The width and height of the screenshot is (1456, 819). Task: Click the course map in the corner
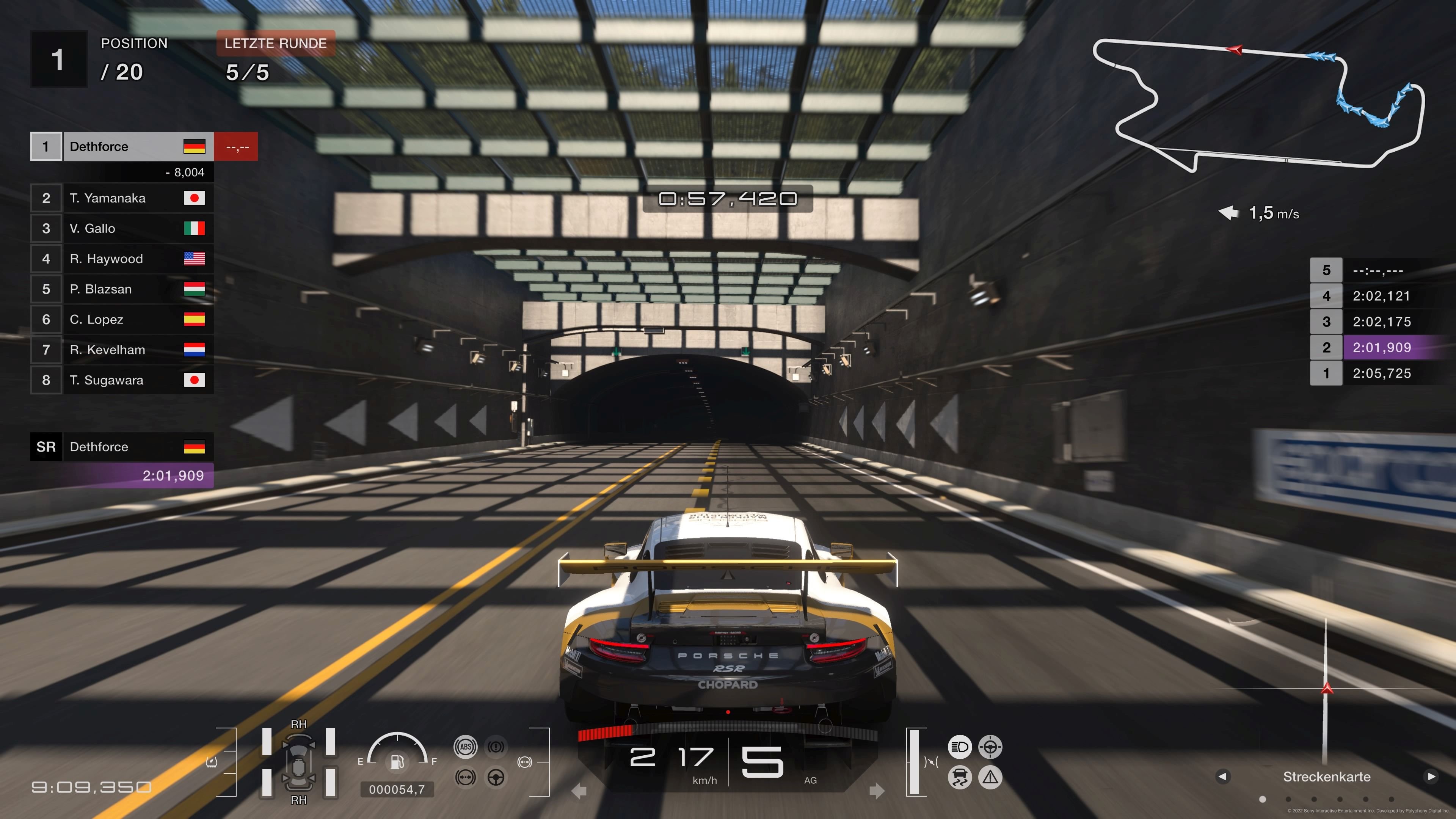click(x=1258, y=105)
